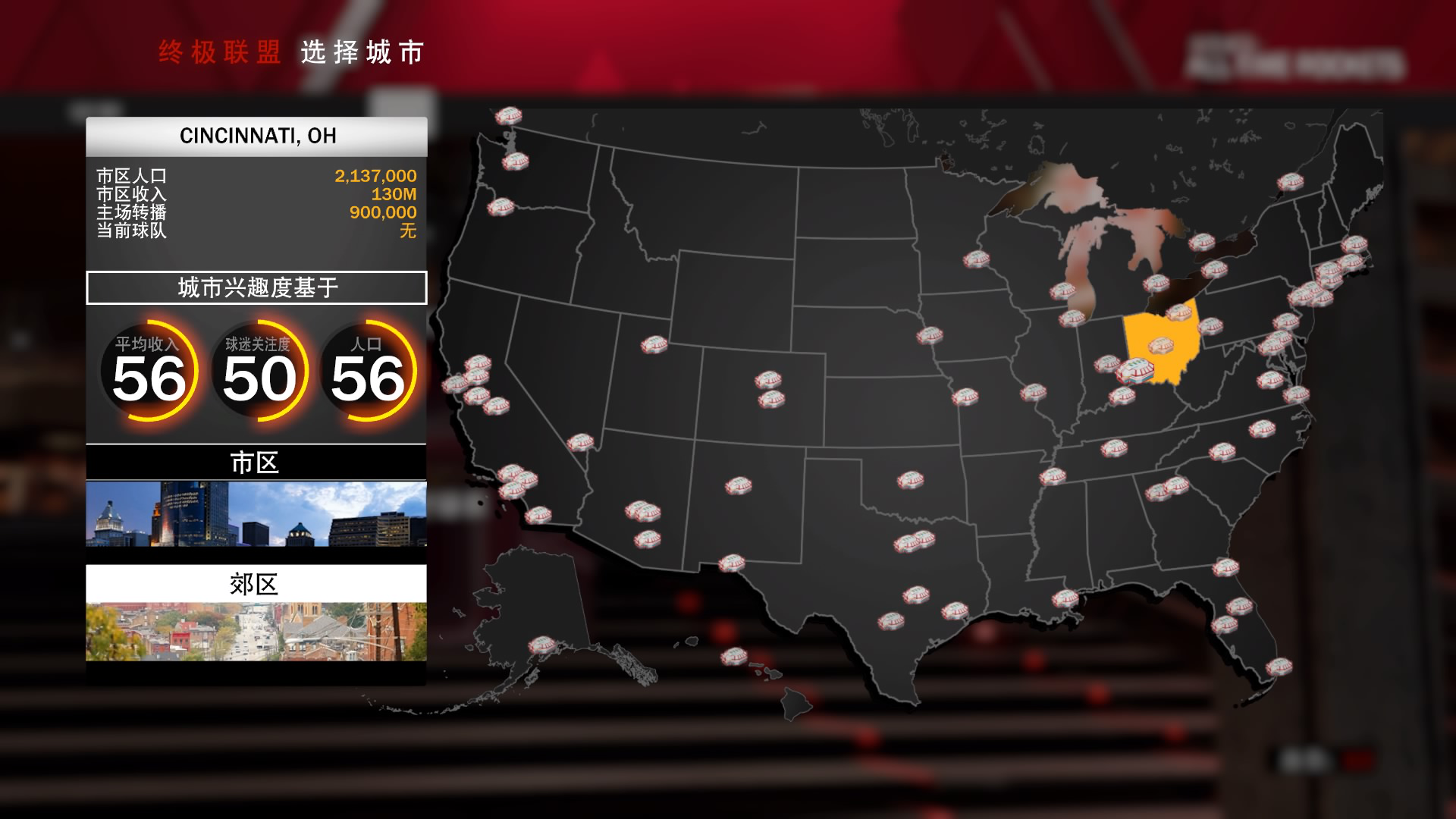Screen dimensions: 1456x819
Task: Select the highlighted Cincinnati stadium icon in Ohio
Action: click(1134, 372)
